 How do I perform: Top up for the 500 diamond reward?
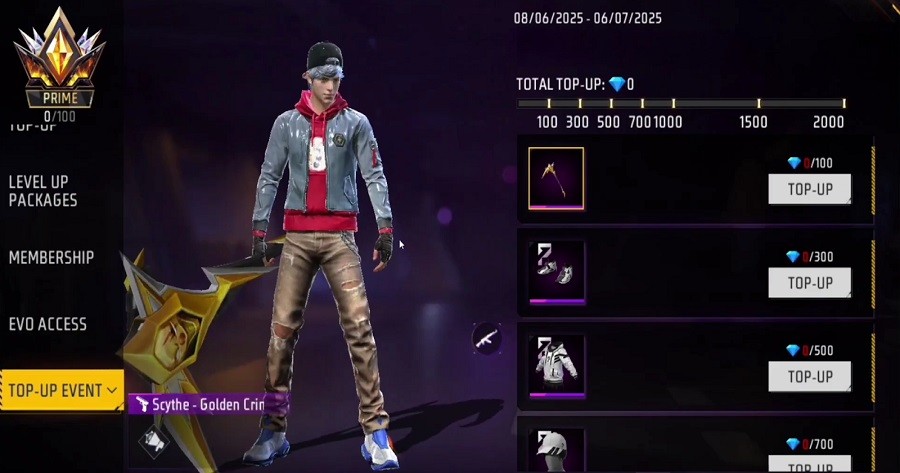point(809,376)
